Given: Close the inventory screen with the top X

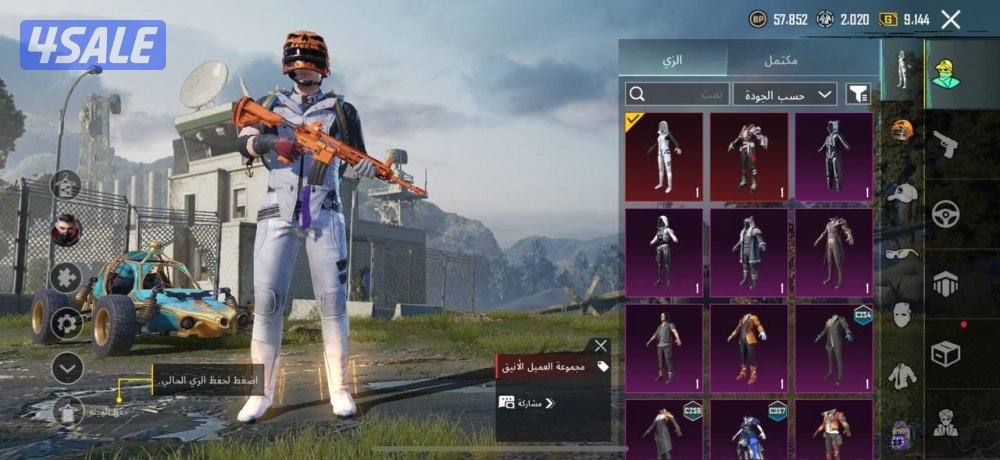Looking at the screenshot, I should coord(950,19).
